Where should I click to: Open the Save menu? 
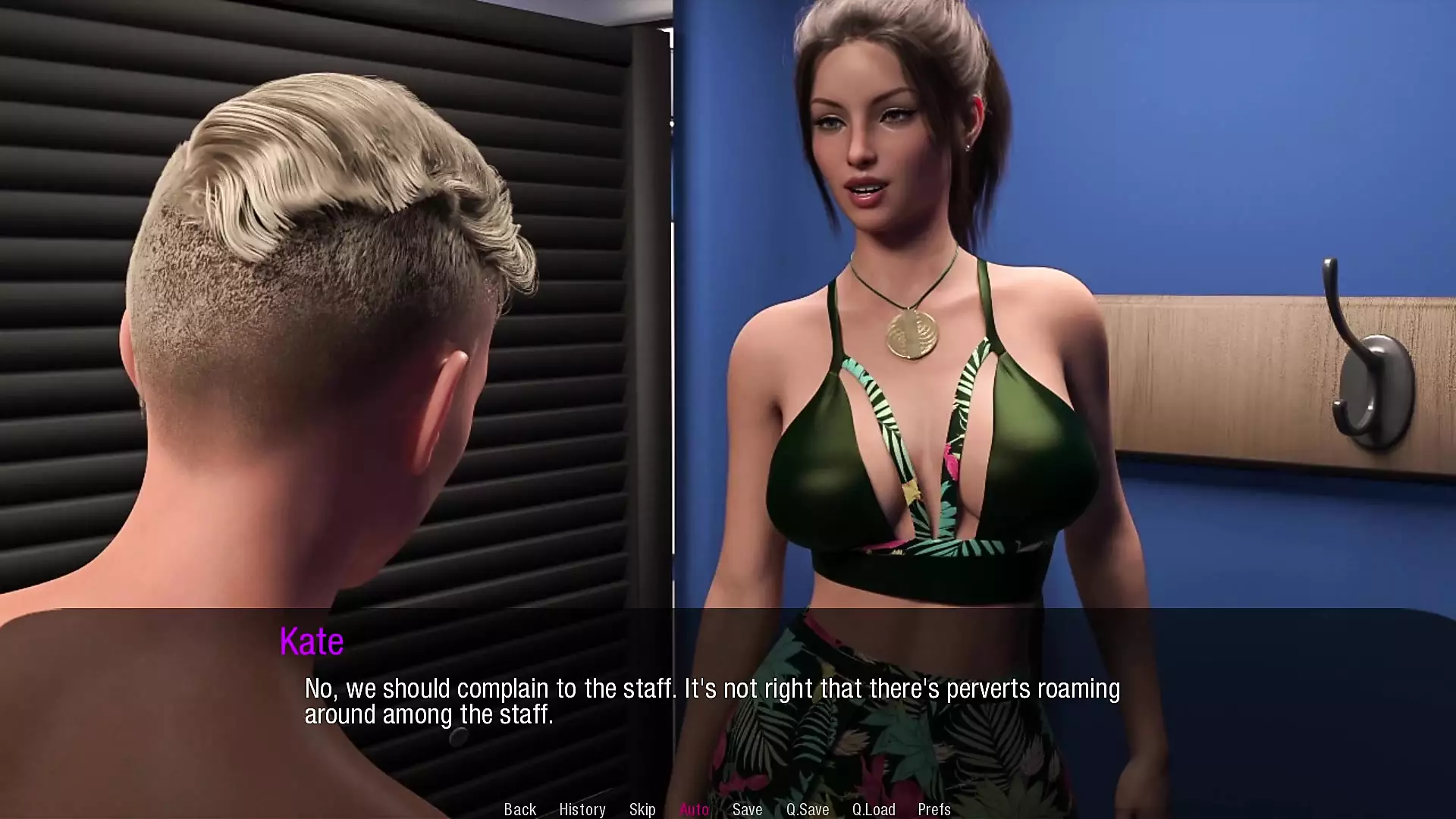[747, 809]
